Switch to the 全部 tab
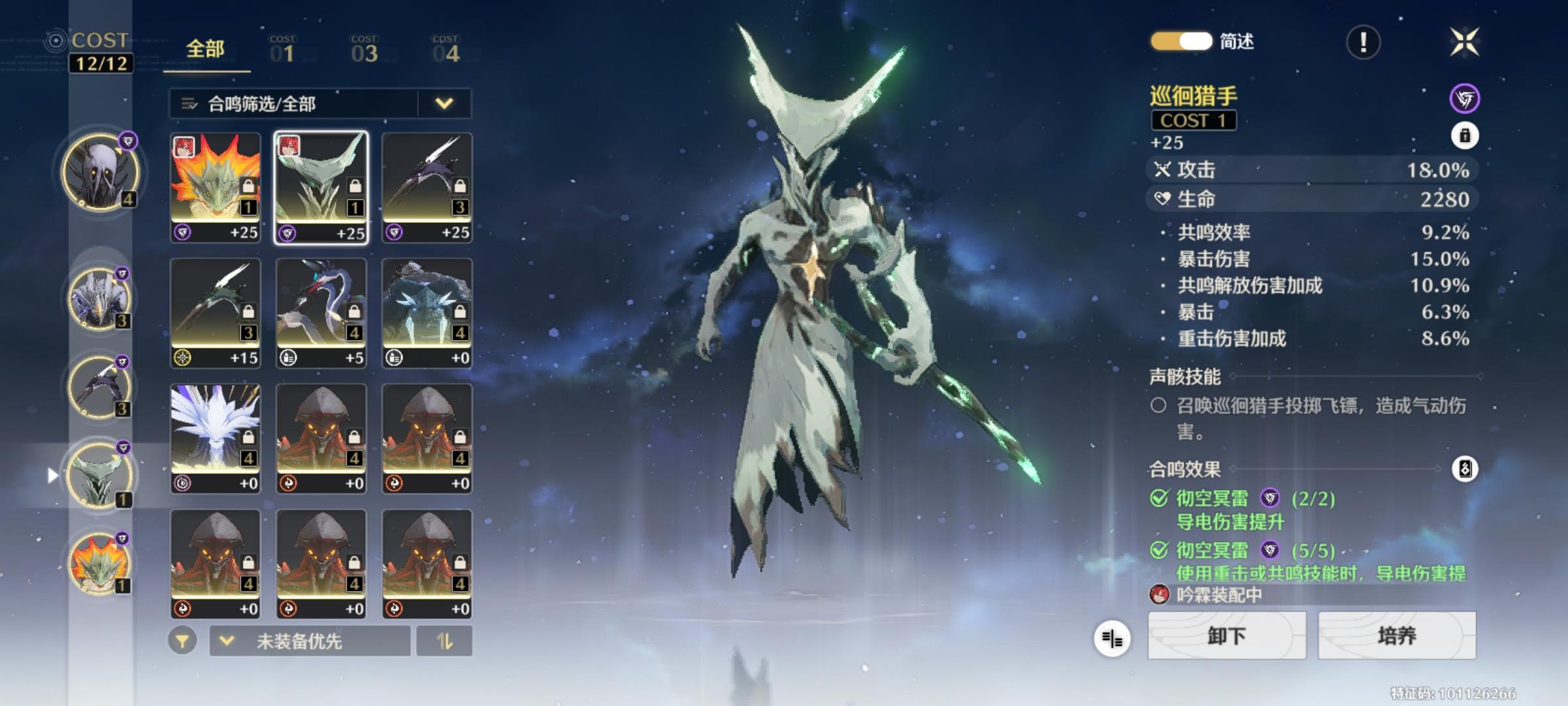Viewport: 1568px width, 706px height. point(205,50)
